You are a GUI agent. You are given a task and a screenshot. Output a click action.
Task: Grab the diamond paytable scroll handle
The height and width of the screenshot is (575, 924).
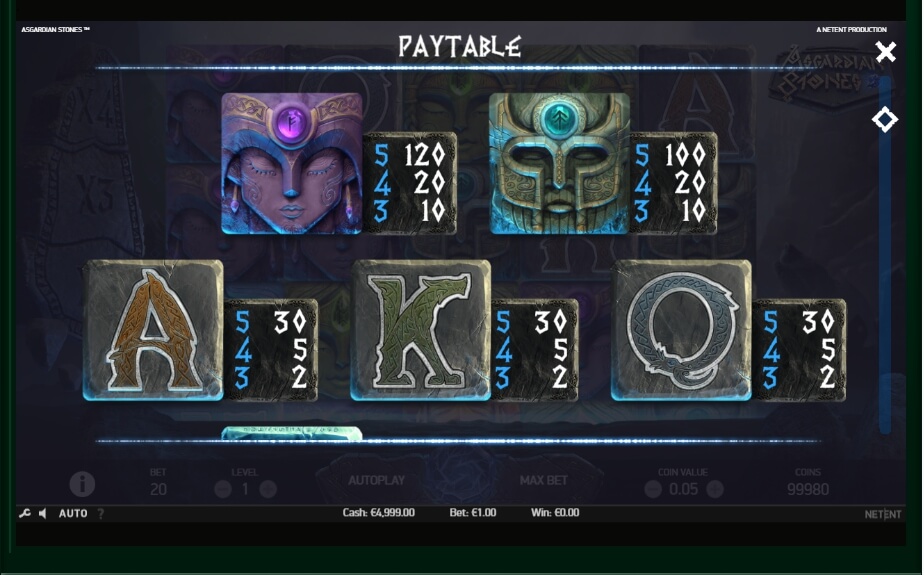[x=884, y=120]
